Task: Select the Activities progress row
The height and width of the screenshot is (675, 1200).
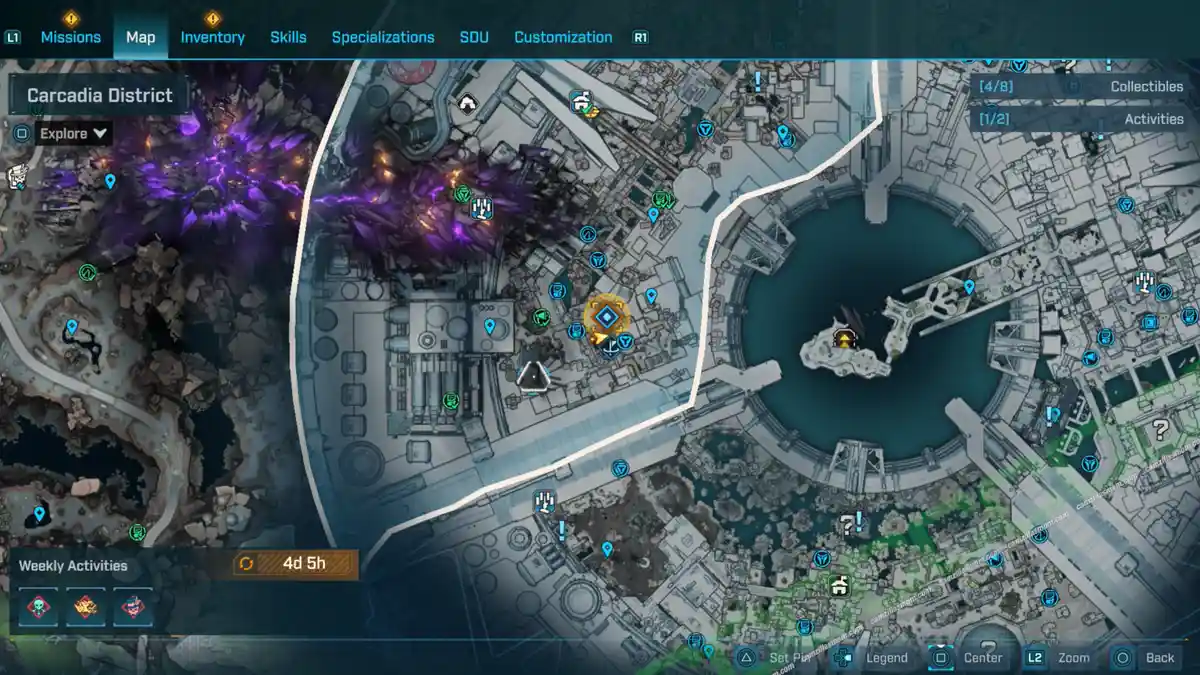Action: coord(1080,119)
